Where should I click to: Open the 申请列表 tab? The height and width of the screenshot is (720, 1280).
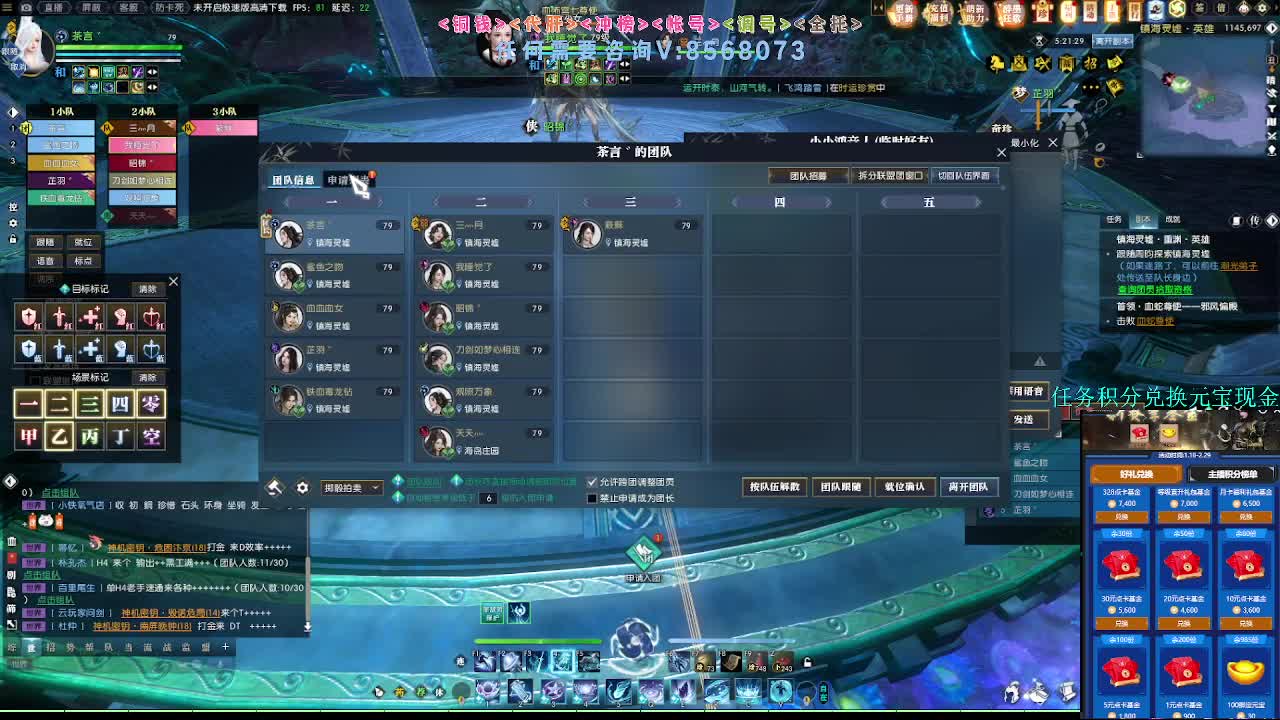point(348,181)
